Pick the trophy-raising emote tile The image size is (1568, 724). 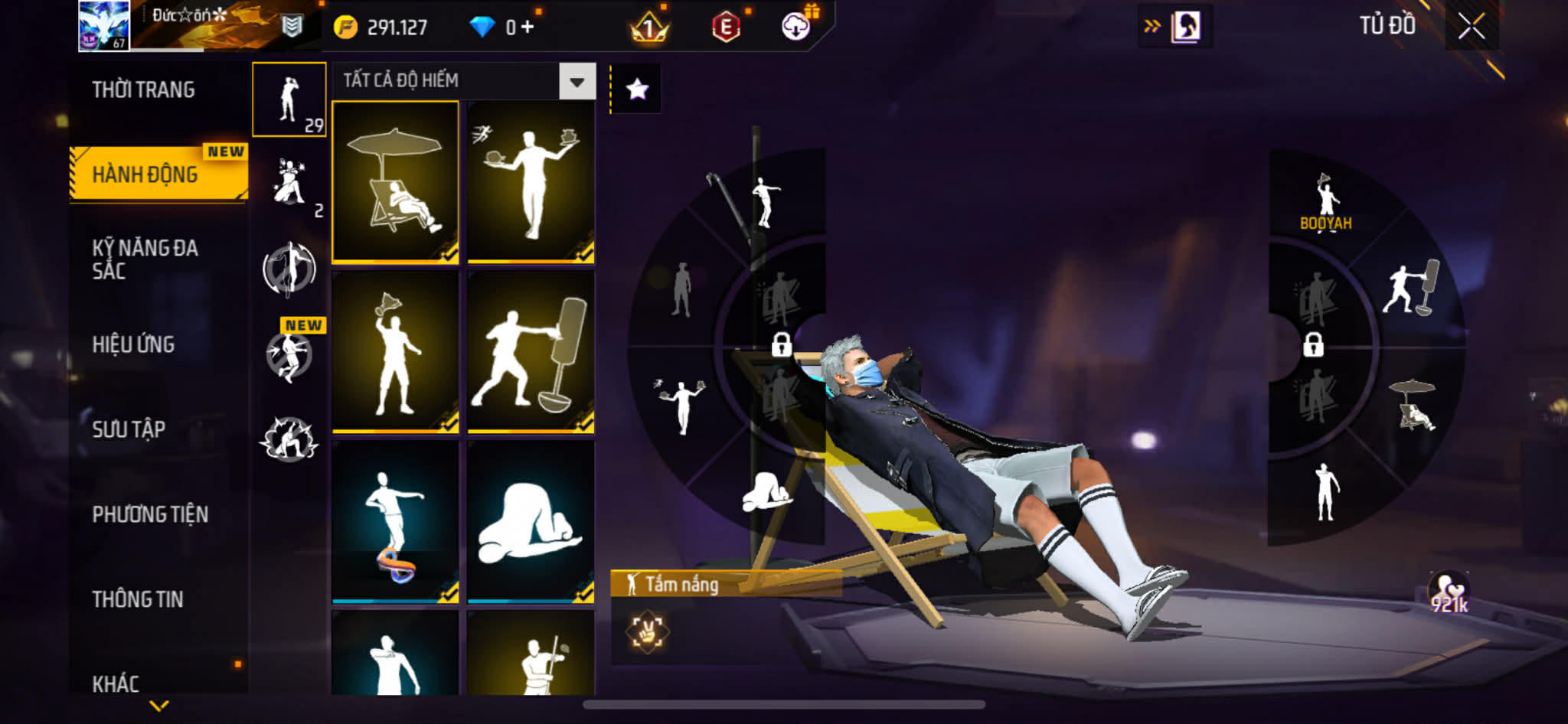click(x=395, y=352)
